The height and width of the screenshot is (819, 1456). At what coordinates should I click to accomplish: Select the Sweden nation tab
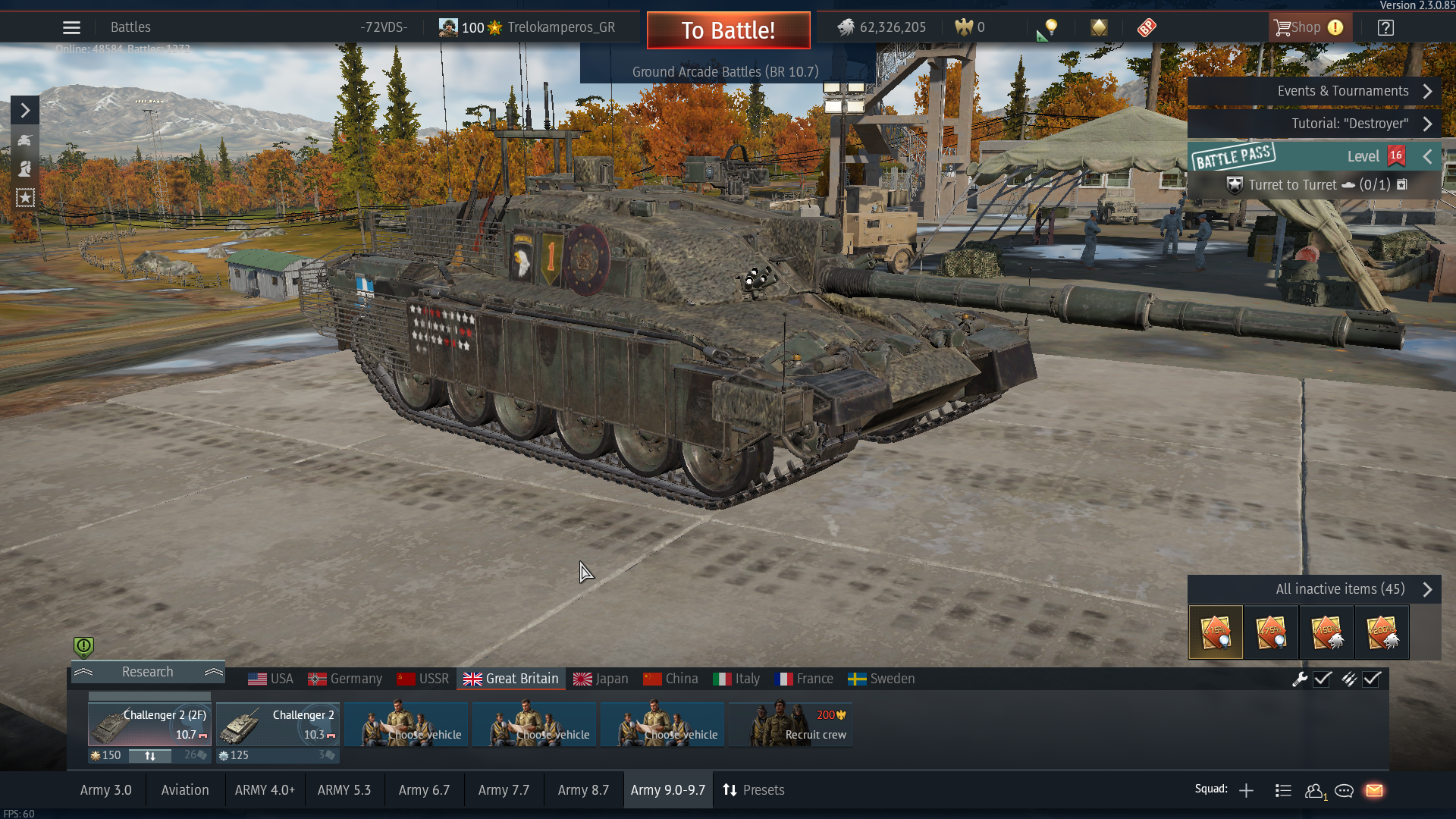click(x=881, y=679)
